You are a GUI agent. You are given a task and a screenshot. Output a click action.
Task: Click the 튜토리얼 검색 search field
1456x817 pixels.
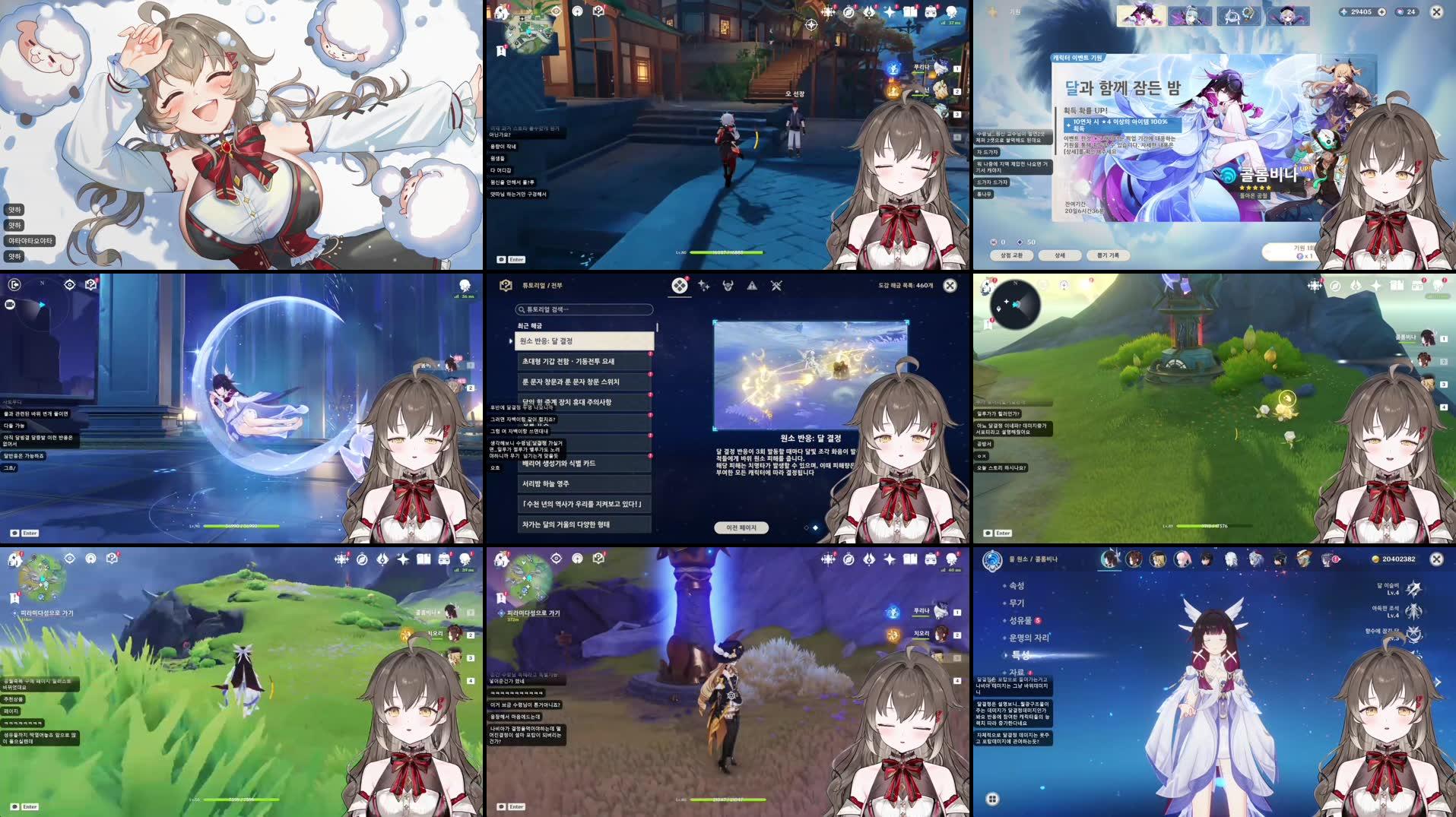click(x=584, y=309)
